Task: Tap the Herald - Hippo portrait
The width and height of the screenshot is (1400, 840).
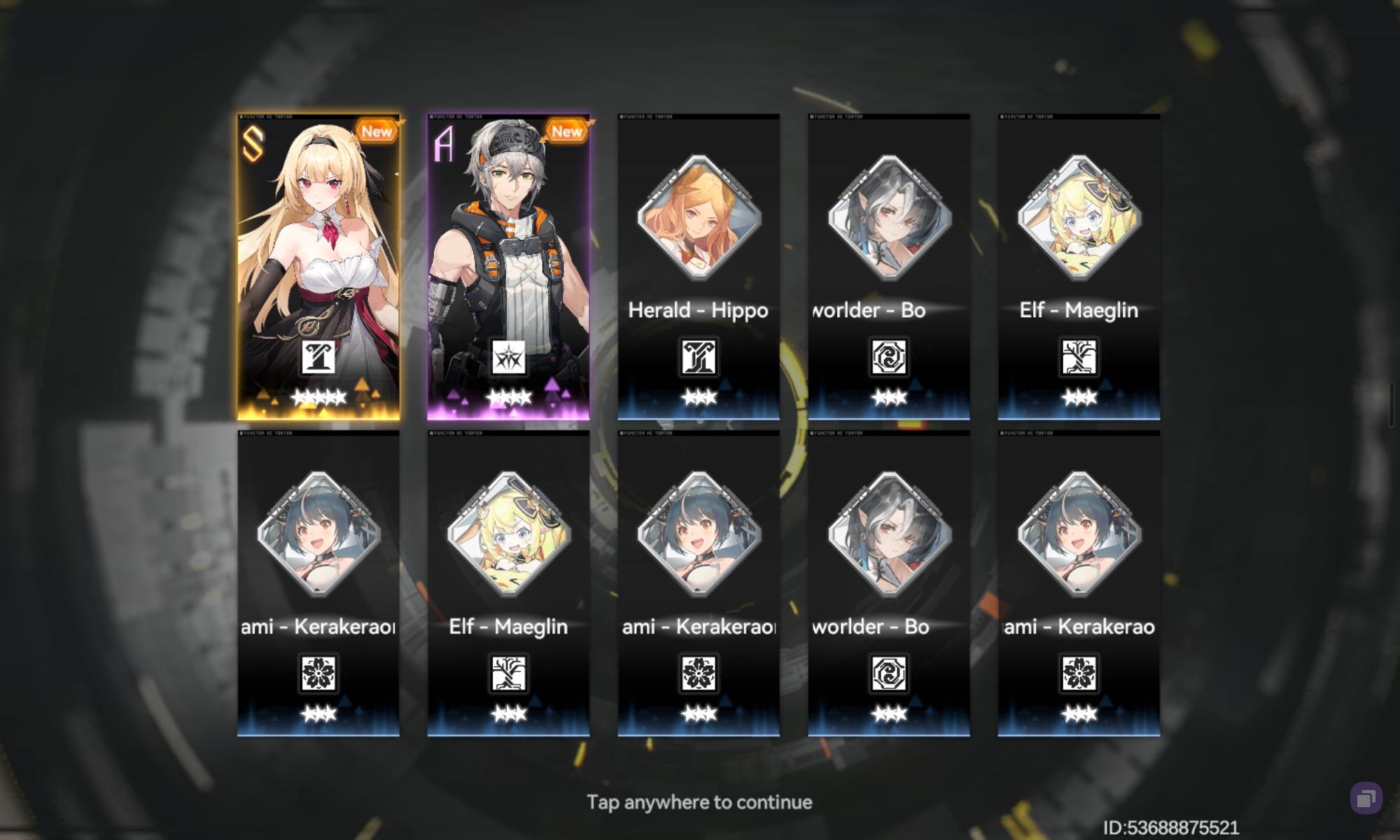Action: coord(699,220)
